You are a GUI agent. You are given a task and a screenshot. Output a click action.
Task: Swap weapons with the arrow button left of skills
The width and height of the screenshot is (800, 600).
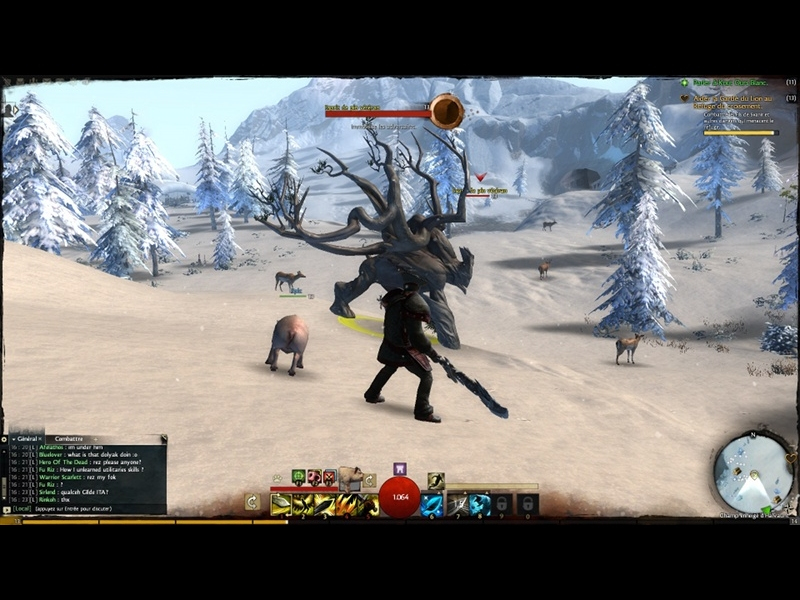pyautogui.click(x=253, y=502)
